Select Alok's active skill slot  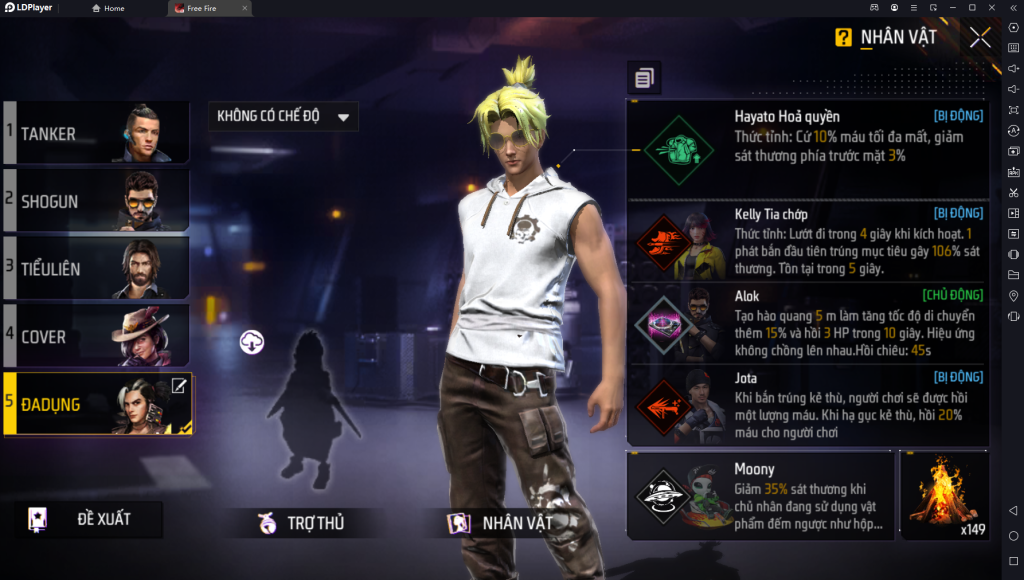click(x=806, y=323)
